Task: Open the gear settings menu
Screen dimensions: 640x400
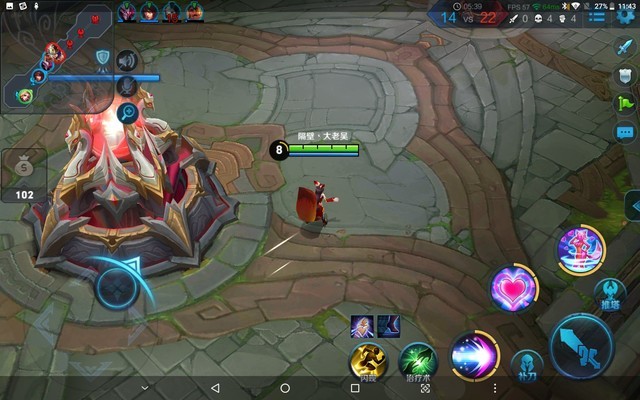Action: [627, 17]
